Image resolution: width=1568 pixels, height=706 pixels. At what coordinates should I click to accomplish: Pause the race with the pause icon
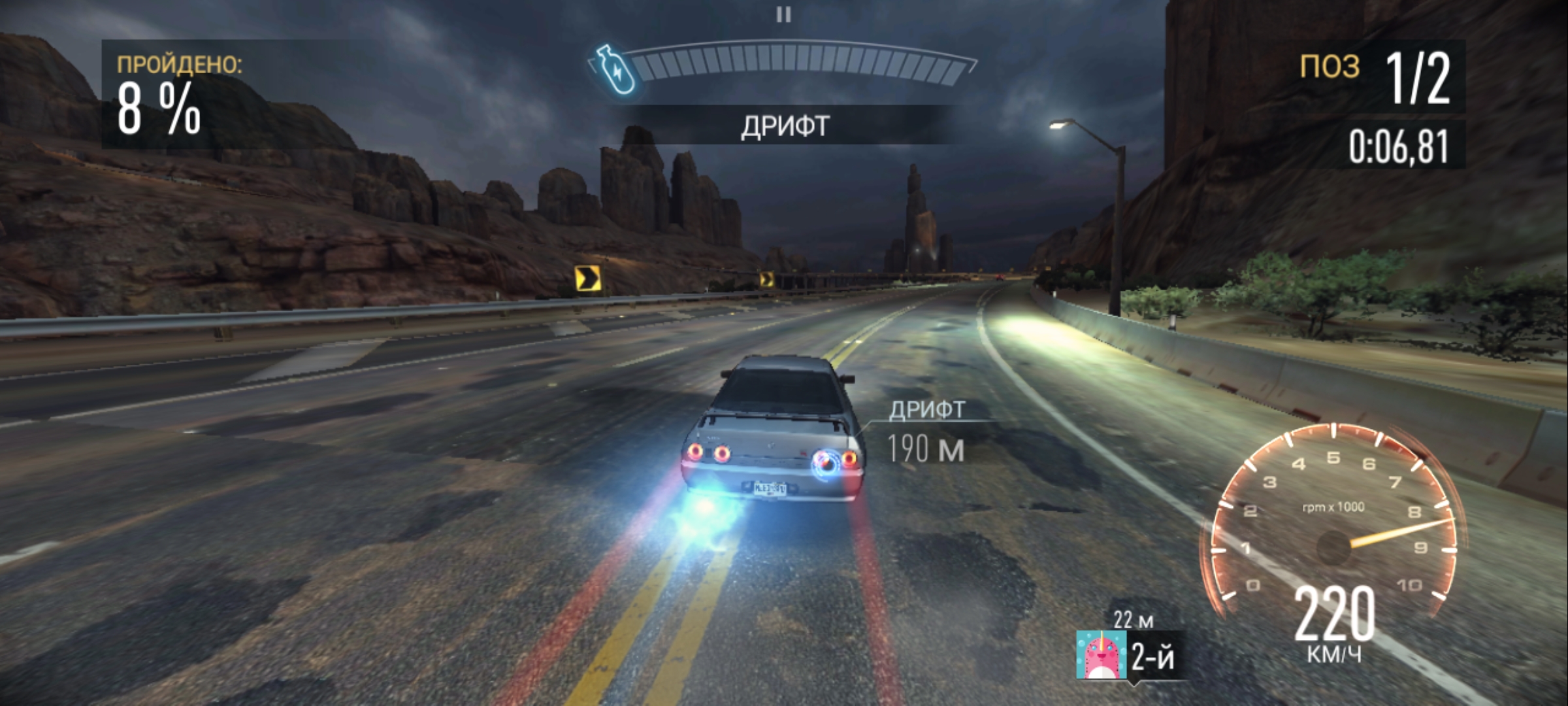783,14
